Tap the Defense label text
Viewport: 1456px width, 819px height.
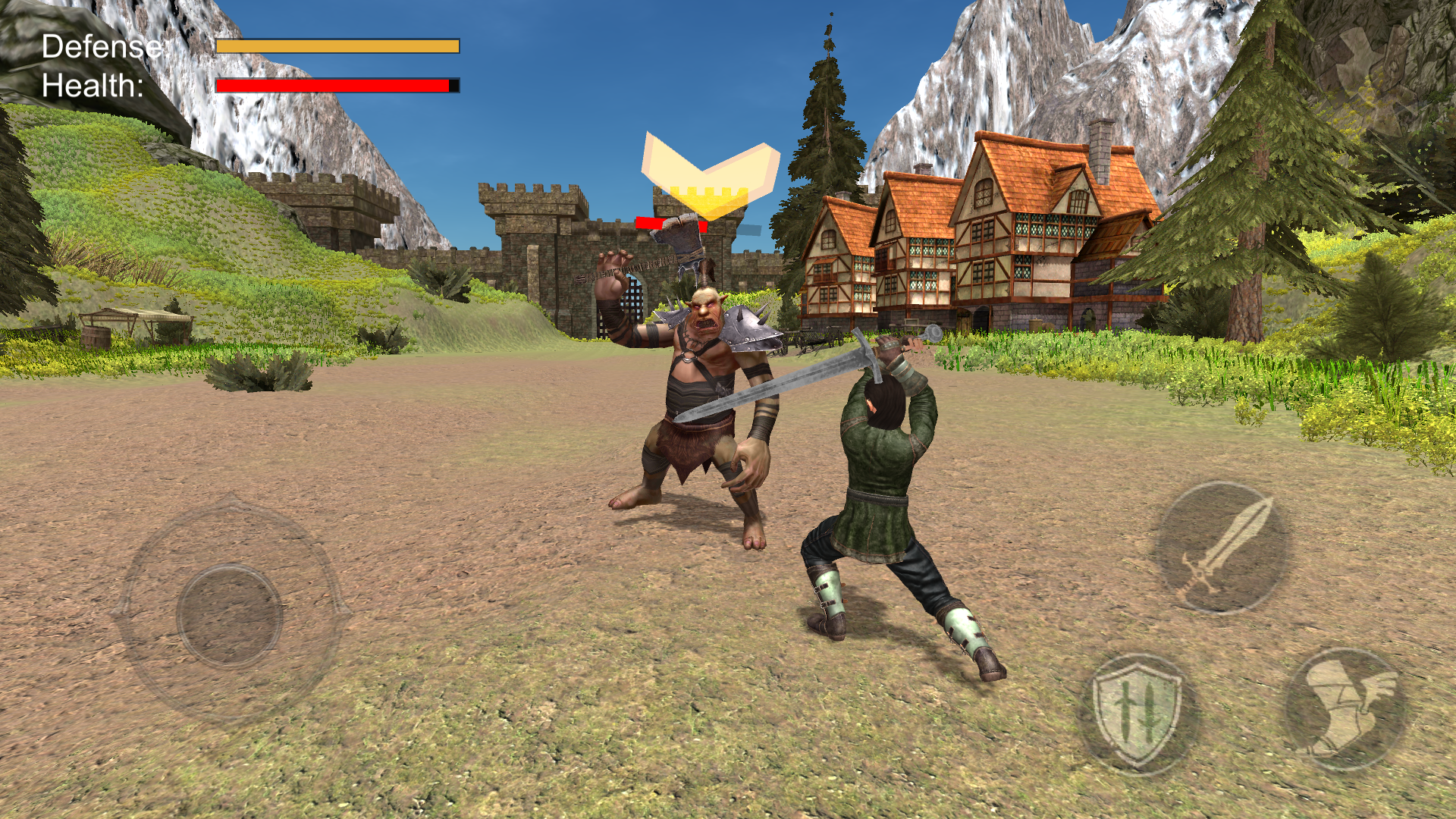click(x=101, y=47)
